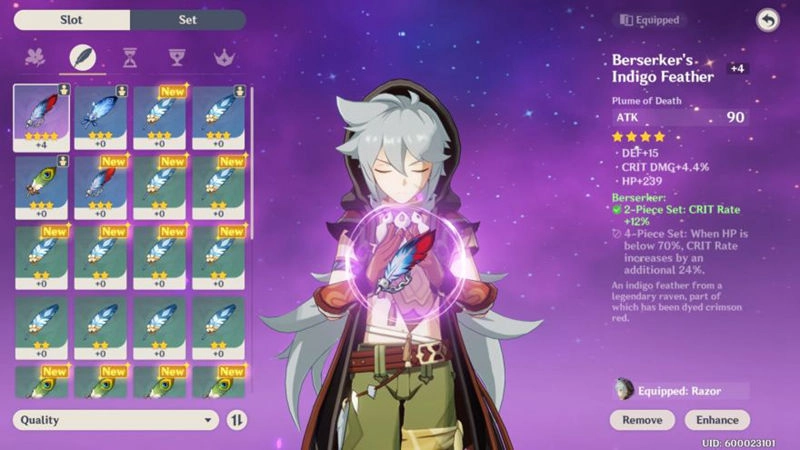Enhance the Berserker's Indigo Feather
The width and height of the screenshot is (800, 450).
click(x=718, y=420)
